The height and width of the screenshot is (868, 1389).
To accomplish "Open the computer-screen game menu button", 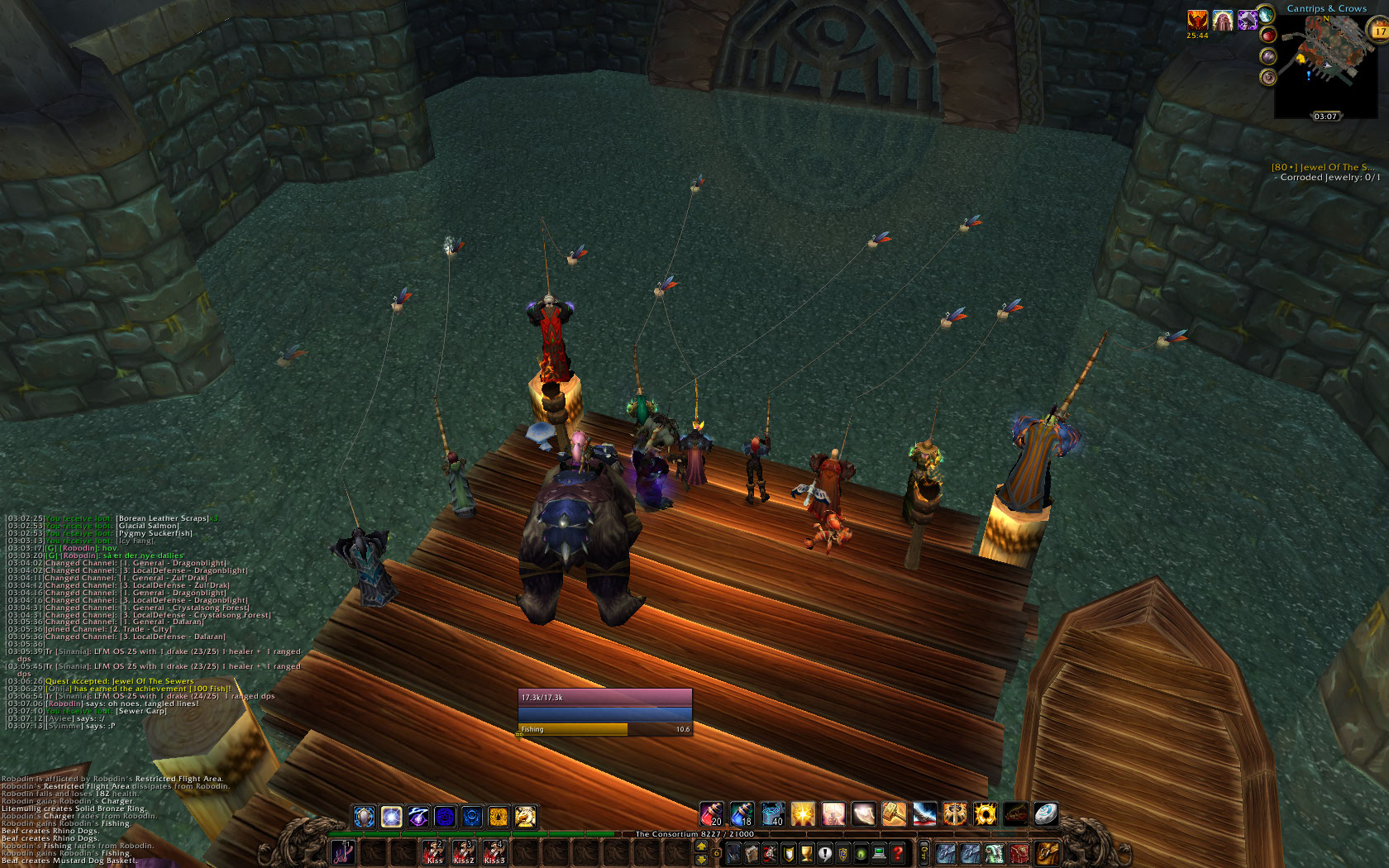I will pos(879,853).
